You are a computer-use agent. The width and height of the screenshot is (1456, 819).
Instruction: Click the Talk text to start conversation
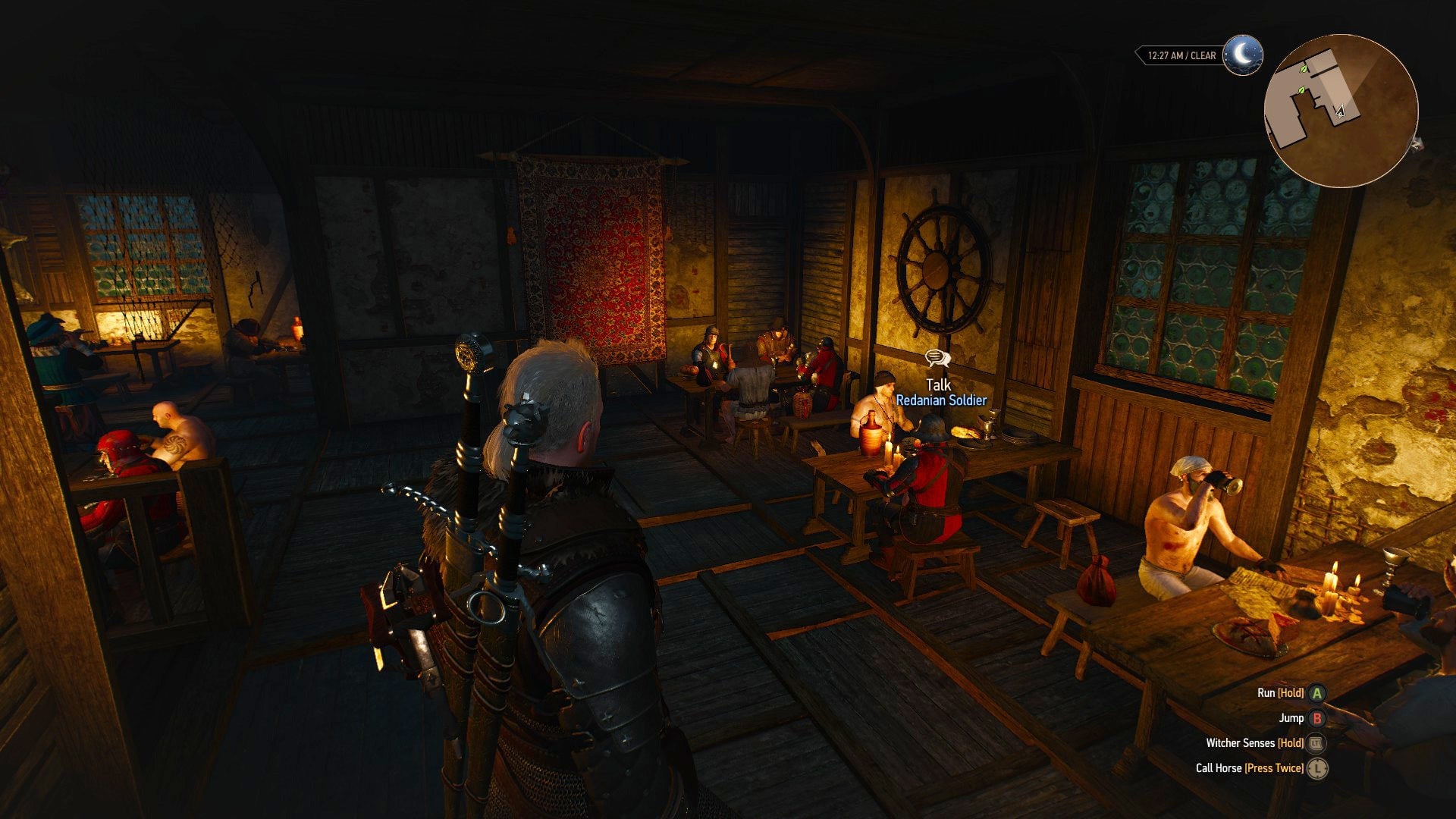[939, 386]
